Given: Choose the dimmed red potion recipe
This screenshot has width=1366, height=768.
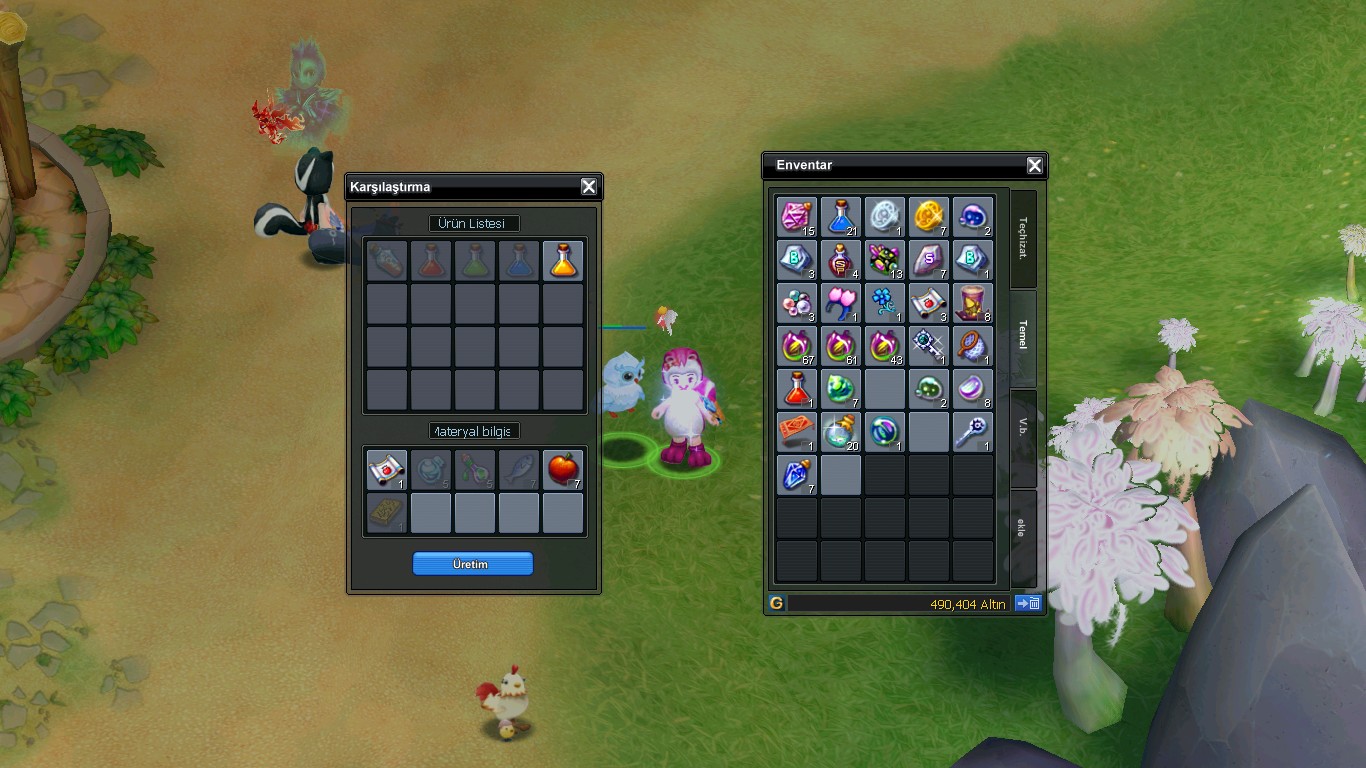Looking at the screenshot, I should coord(431,261).
